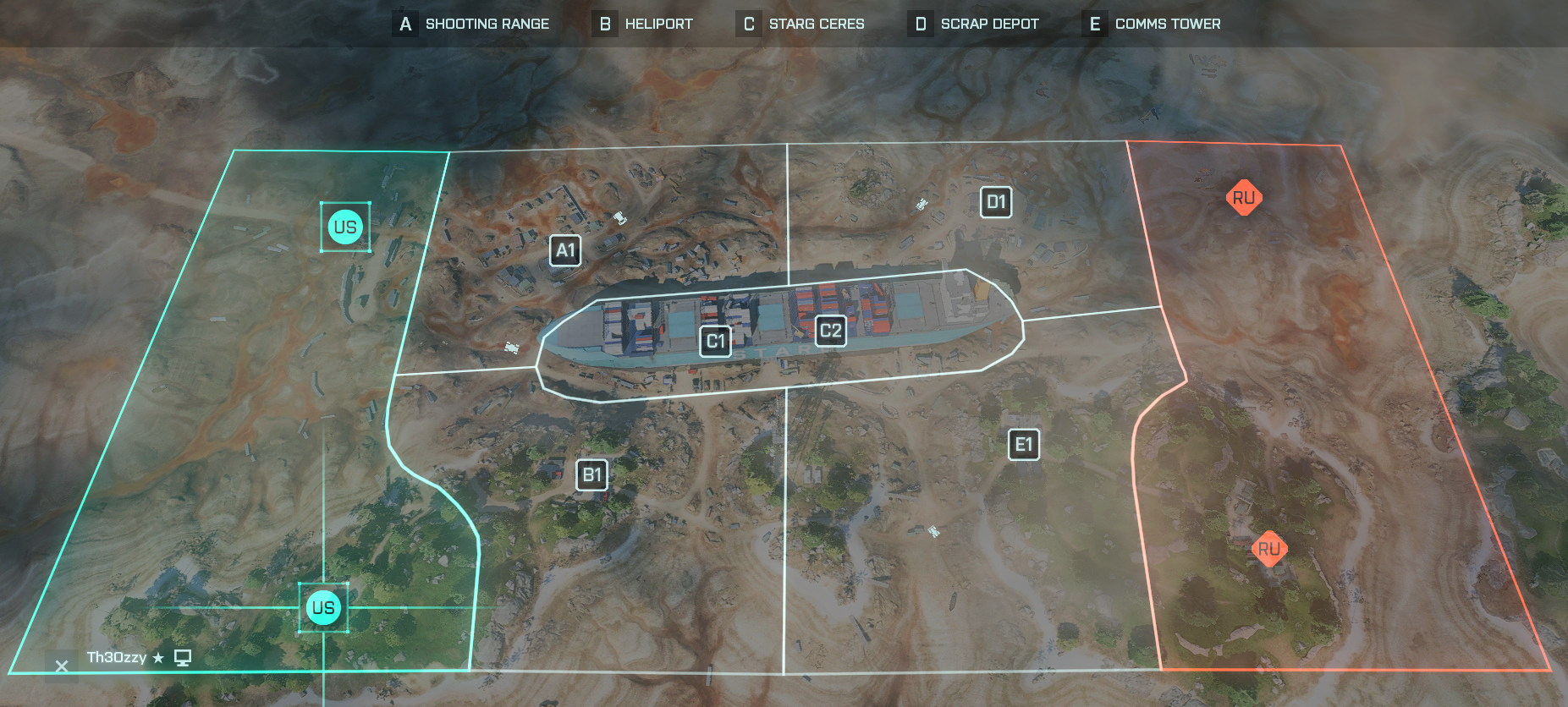Click the star icon next to Th3Ozzy
The width and height of the screenshot is (1568, 707).
click(x=160, y=656)
